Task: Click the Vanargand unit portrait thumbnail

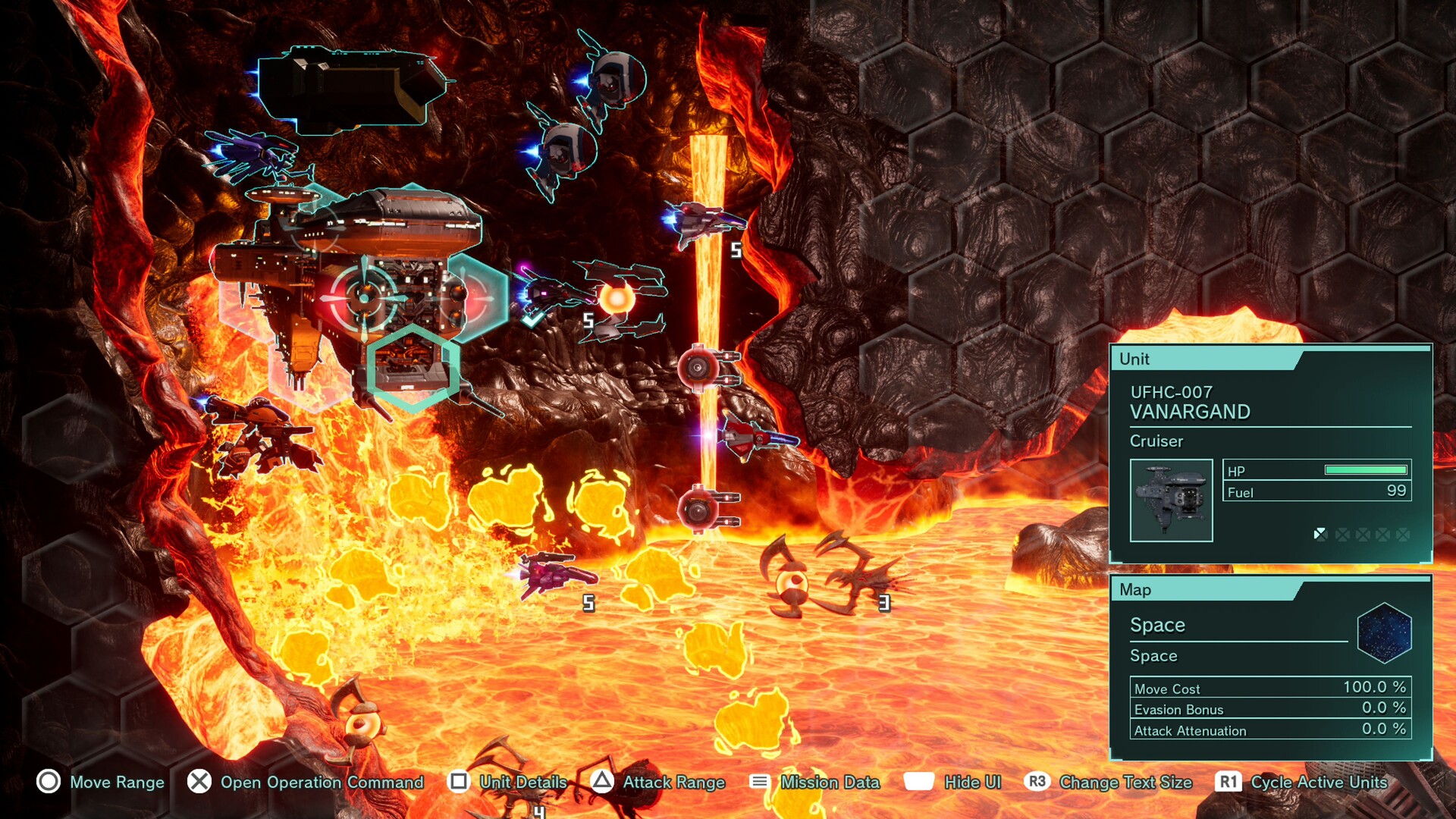Action: tap(1172, 501)
